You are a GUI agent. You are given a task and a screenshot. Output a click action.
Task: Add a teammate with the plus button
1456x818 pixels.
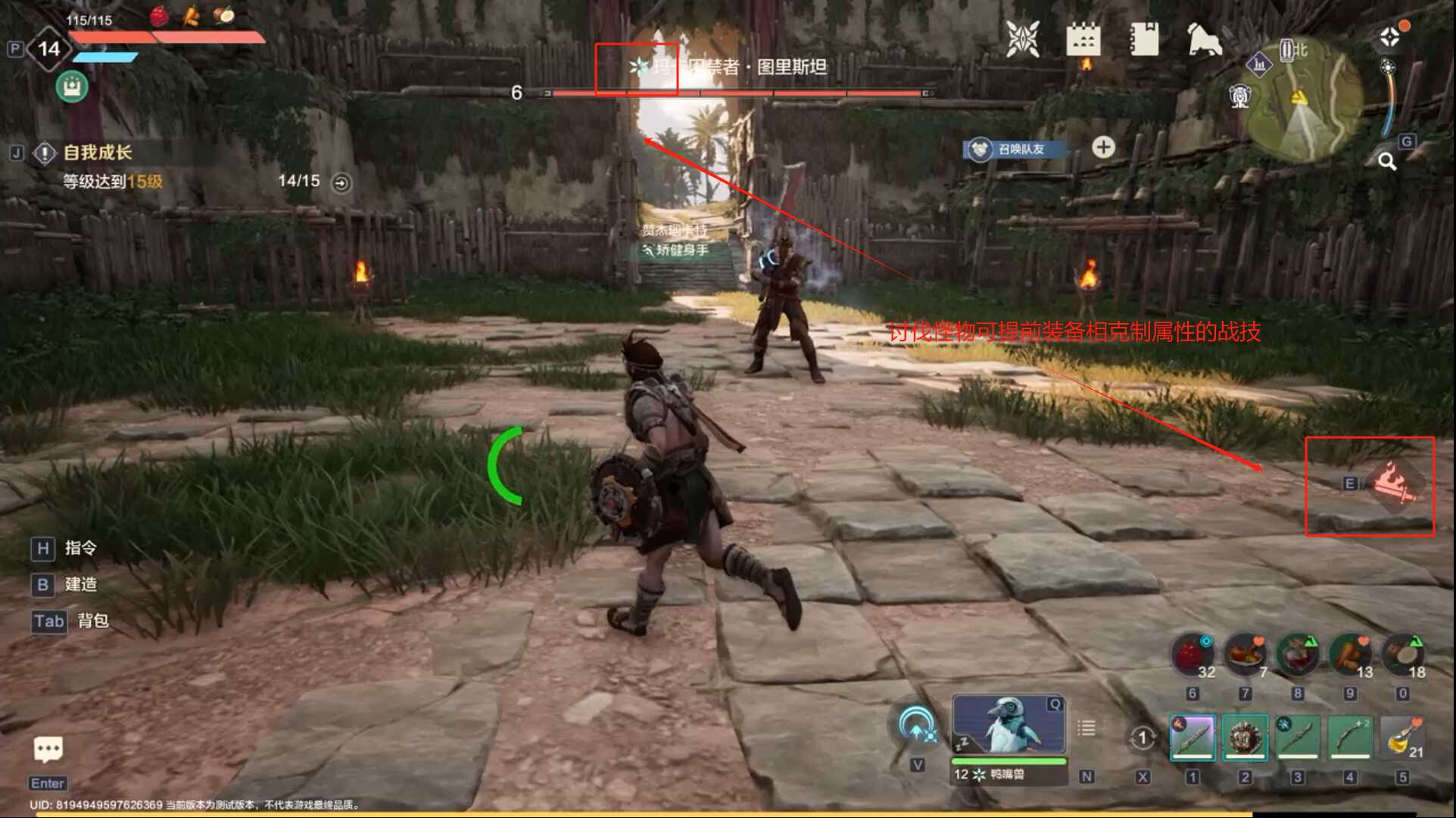point(1103,148)
